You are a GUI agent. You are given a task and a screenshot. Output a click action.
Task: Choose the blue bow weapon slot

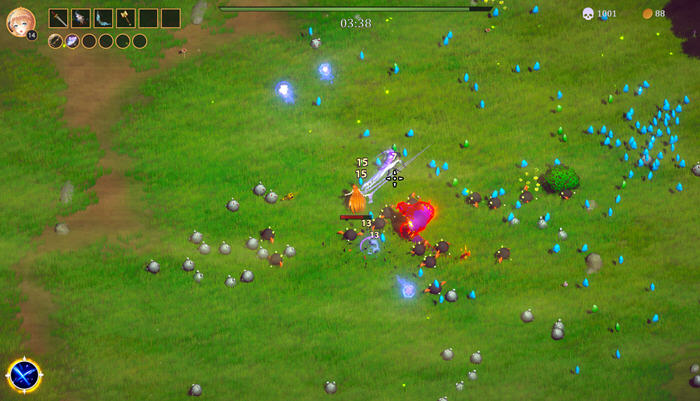point(103,18)
